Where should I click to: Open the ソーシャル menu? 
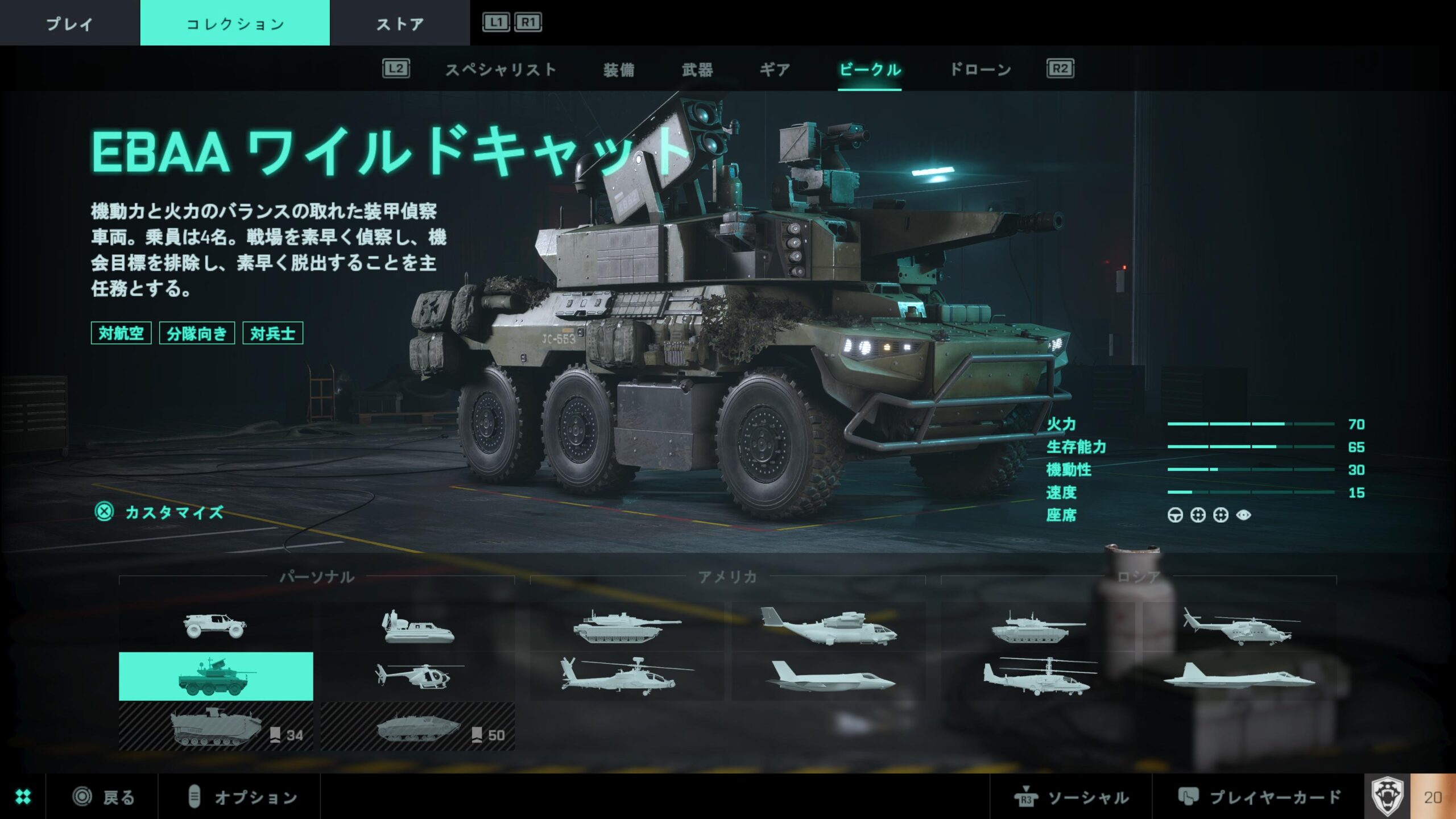[x=1072, y=797]
